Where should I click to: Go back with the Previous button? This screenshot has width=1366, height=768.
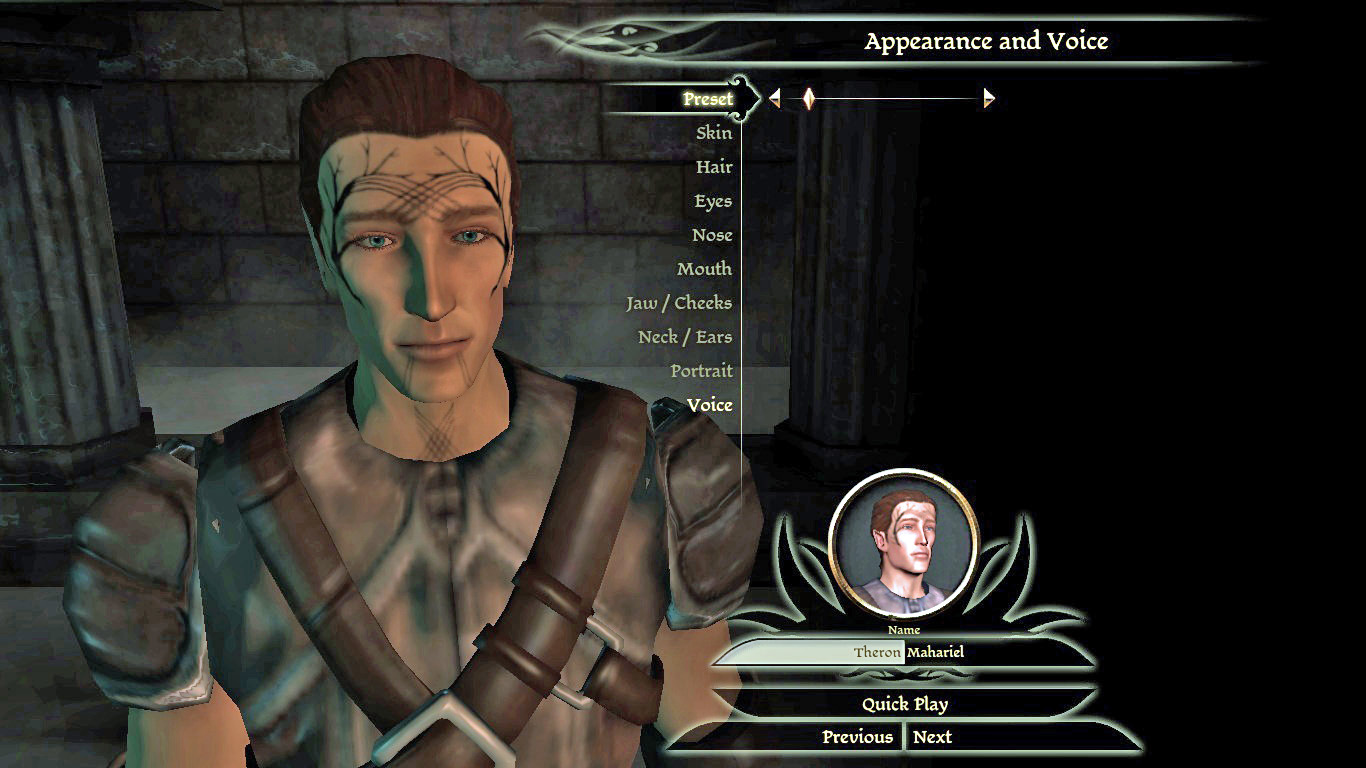(857, 737)
